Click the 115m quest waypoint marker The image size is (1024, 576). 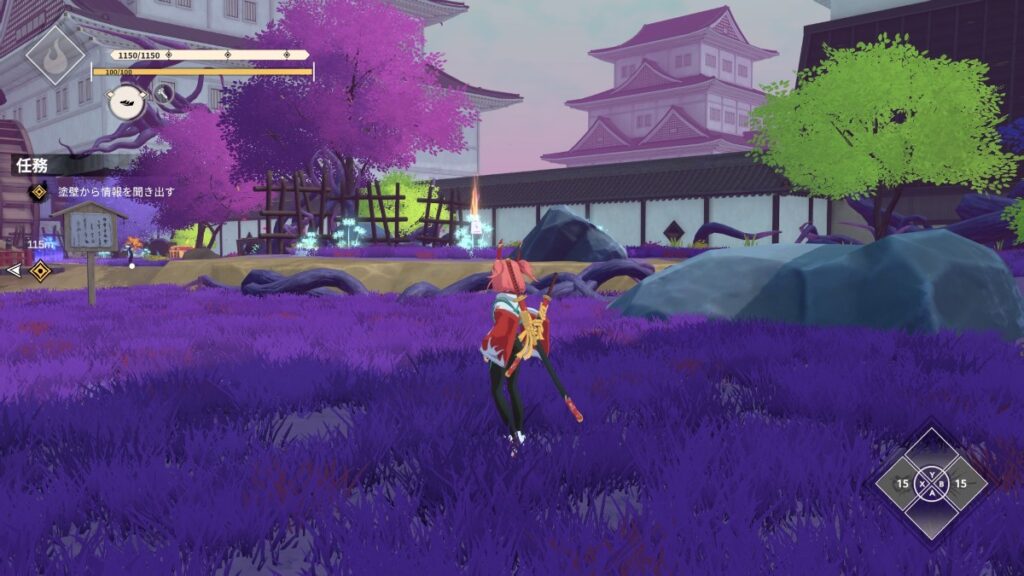[x=40, y=271]
